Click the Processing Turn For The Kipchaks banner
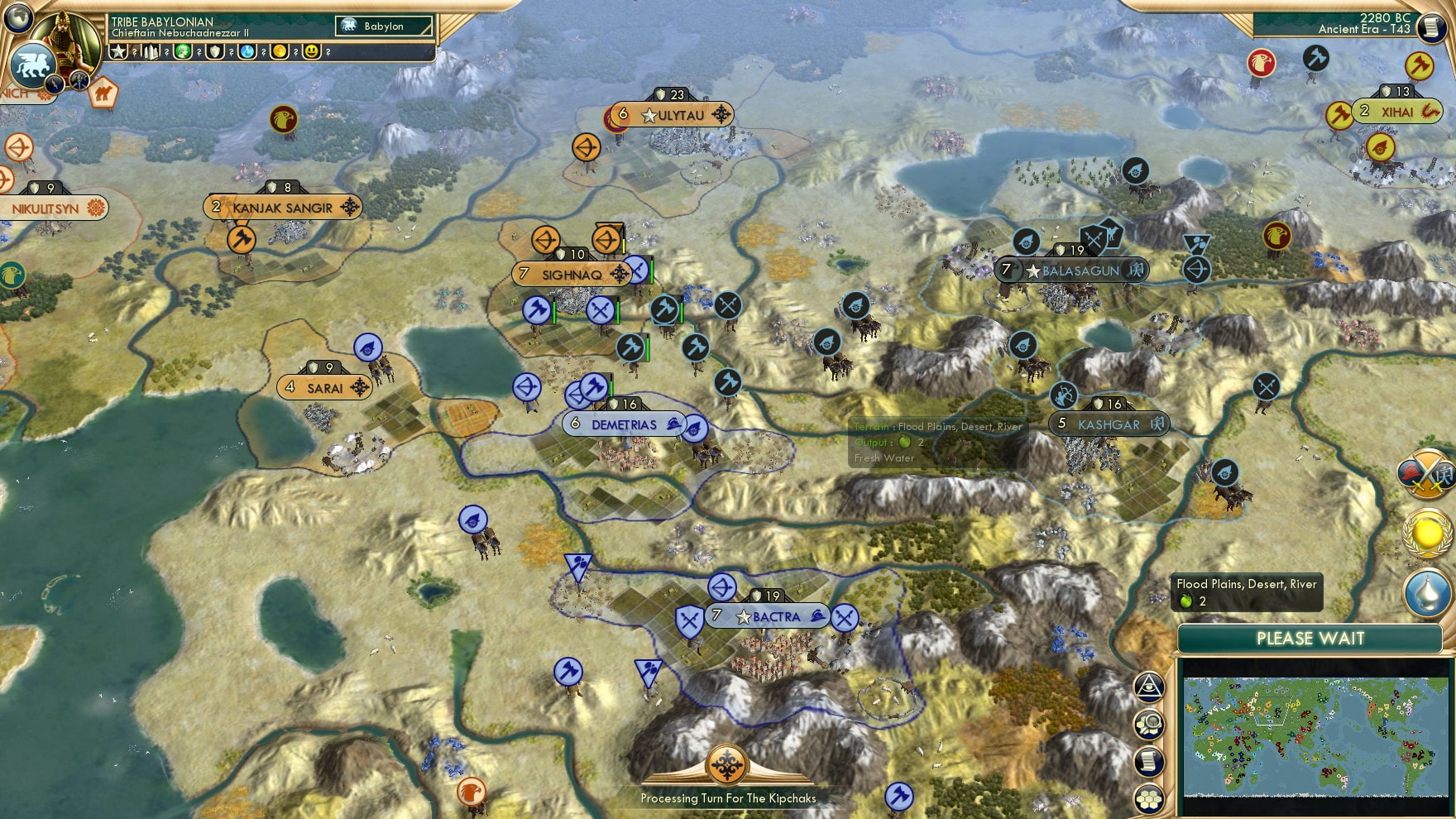1456x819 pixels. (x=728, y=798)
